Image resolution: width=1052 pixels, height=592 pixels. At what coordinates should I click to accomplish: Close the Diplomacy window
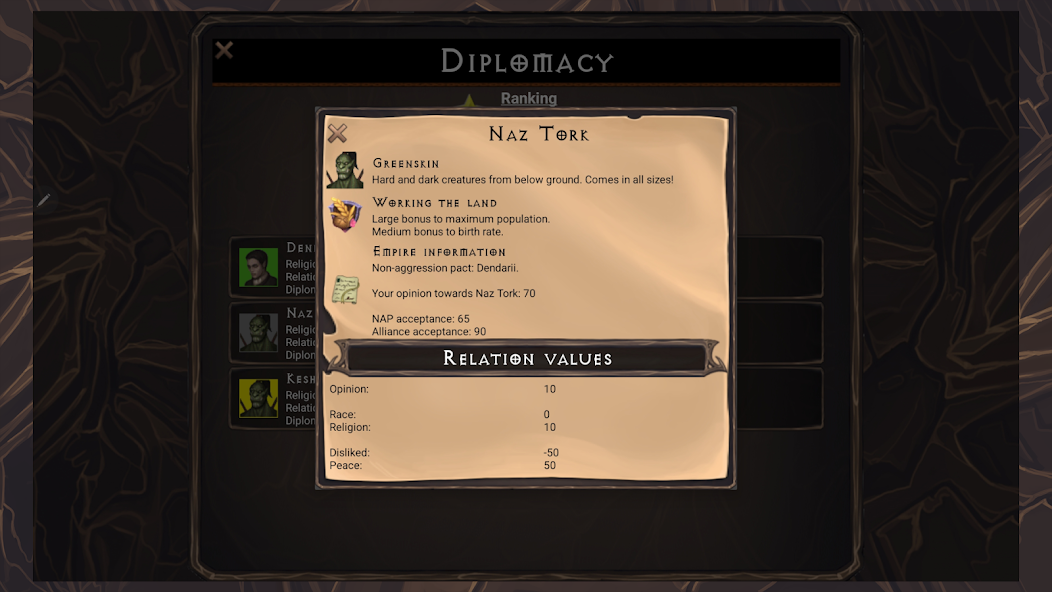[225, 50]
